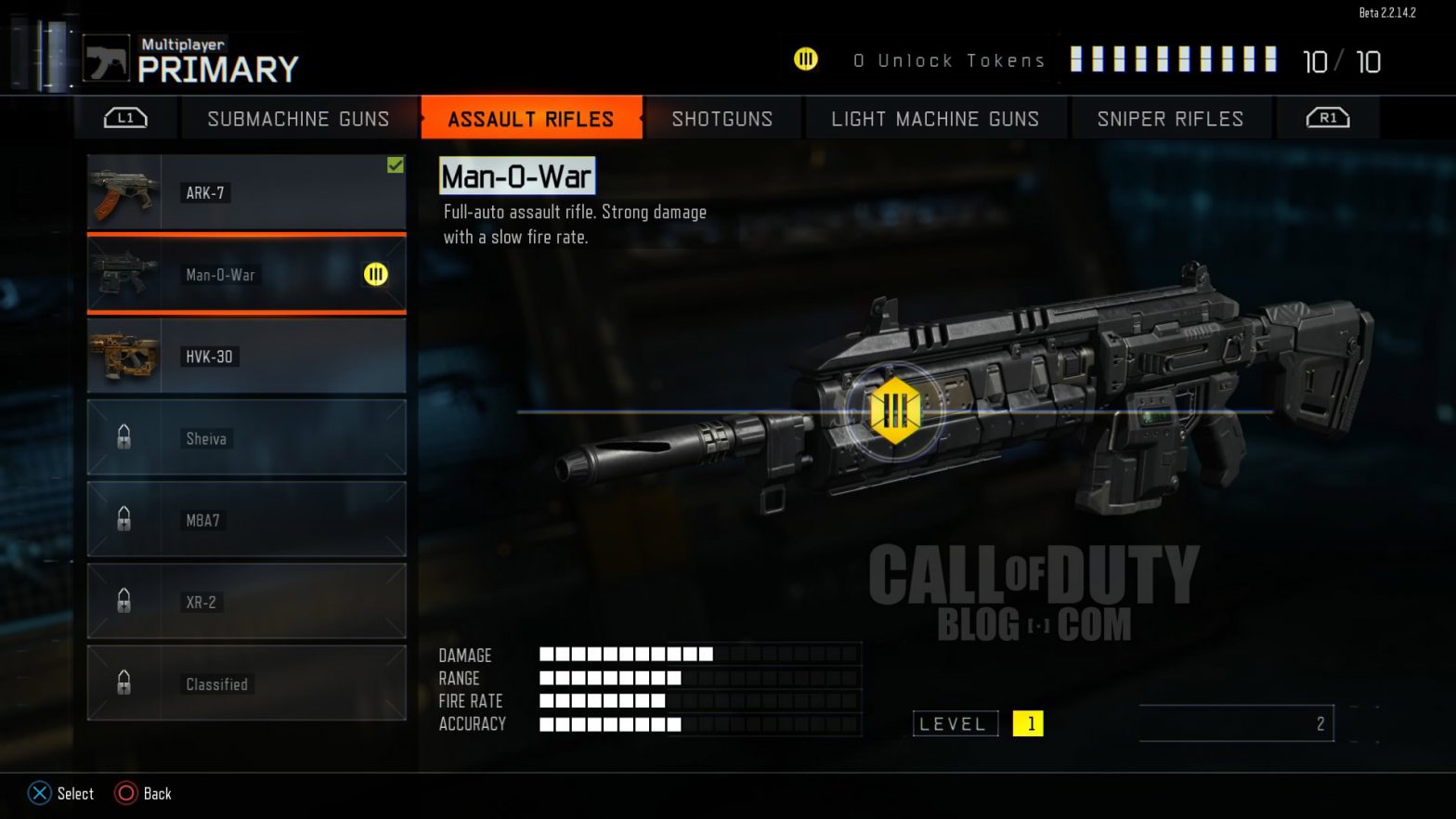Click the yellow token emblem on the rifle model

894,409
